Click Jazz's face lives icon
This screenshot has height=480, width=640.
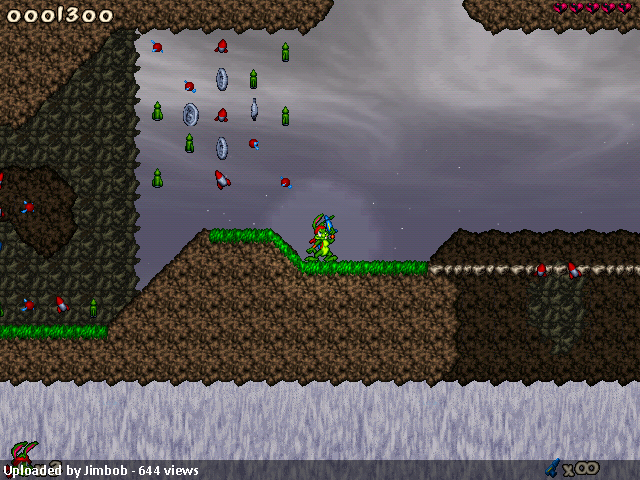[x=23, y=452]
